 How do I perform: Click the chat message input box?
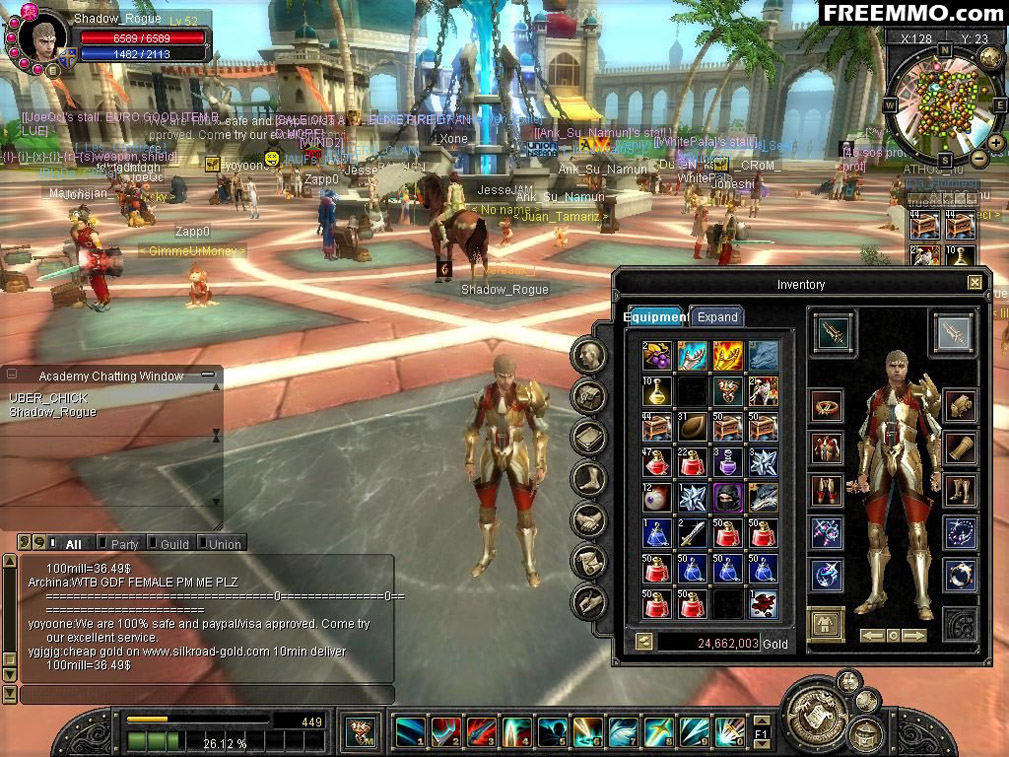tap(205, 694)
